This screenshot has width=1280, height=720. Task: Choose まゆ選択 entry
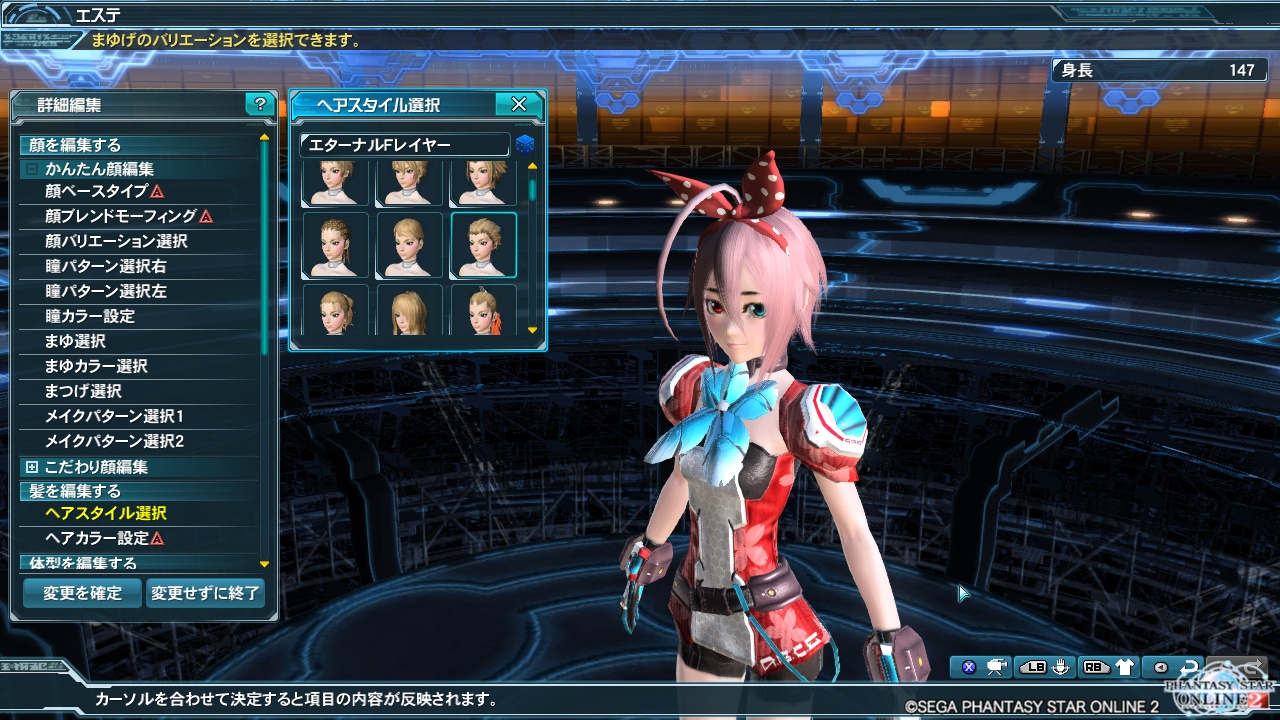point(75,341)
